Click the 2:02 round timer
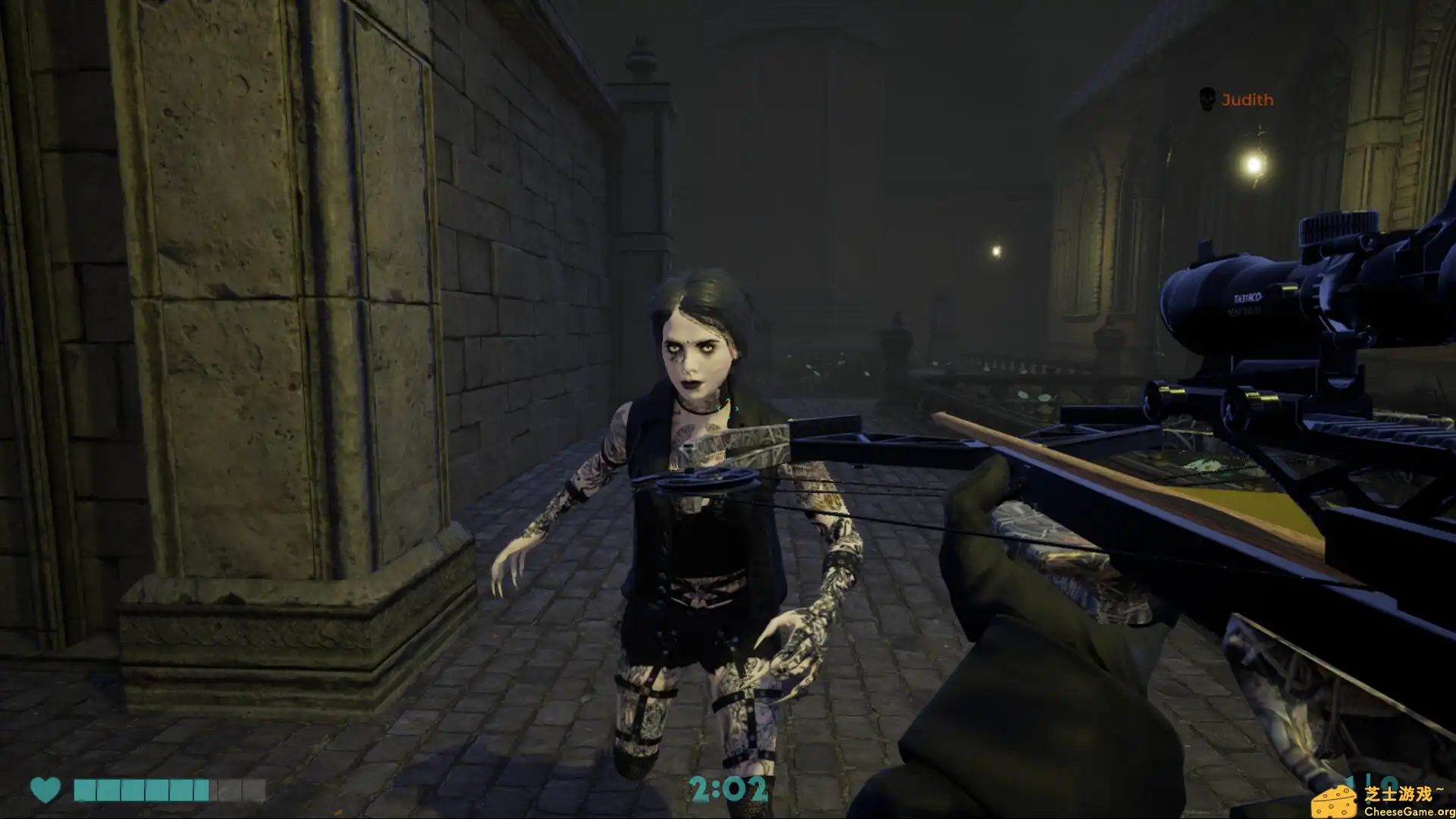Screen dimensions: 1456x819 [x=730, y=789]
